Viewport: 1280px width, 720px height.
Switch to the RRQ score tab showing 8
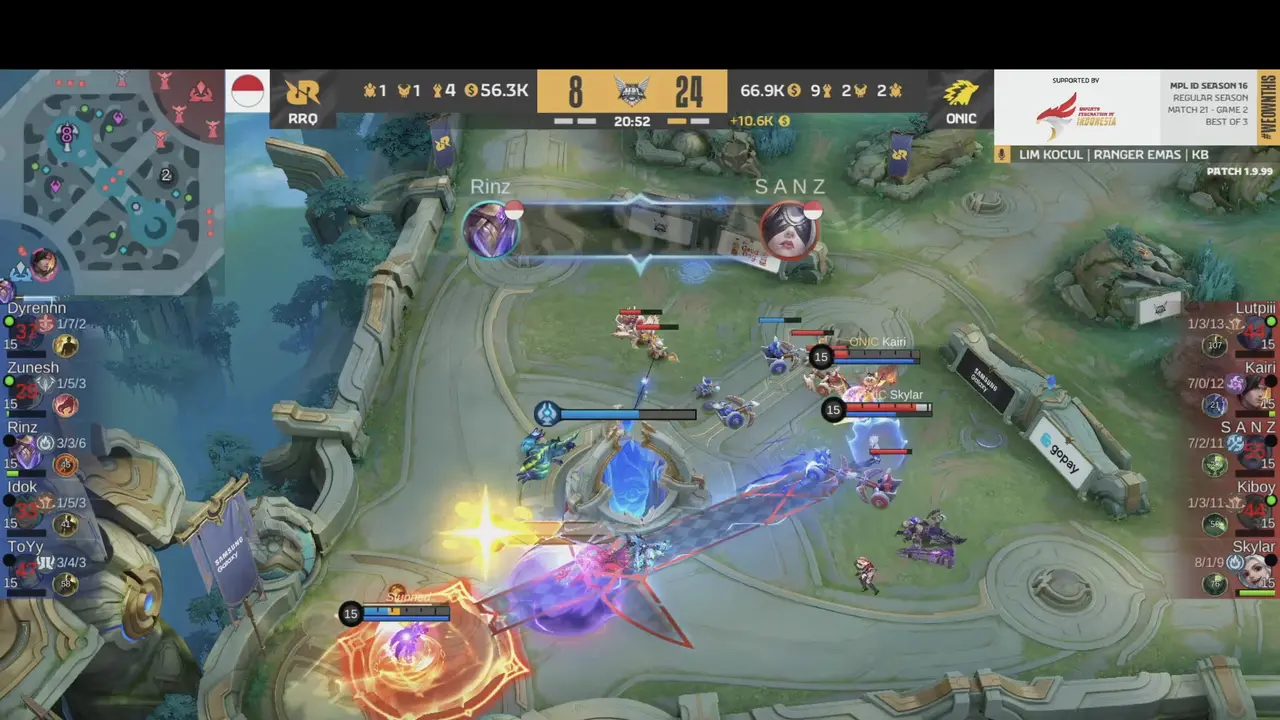(x=573, y=90)
